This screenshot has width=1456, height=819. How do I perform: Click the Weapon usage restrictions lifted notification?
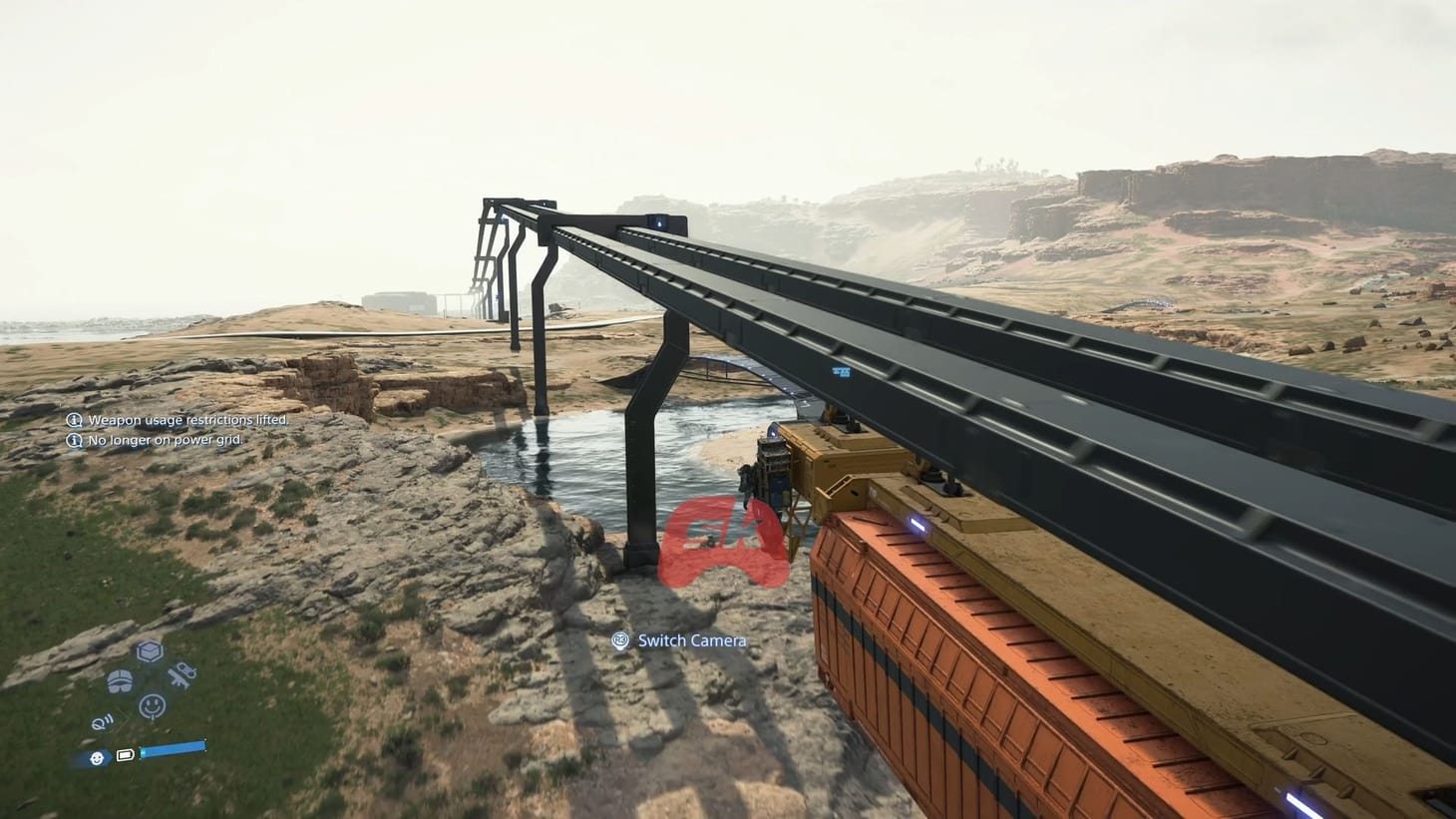[x=187, y=420]
